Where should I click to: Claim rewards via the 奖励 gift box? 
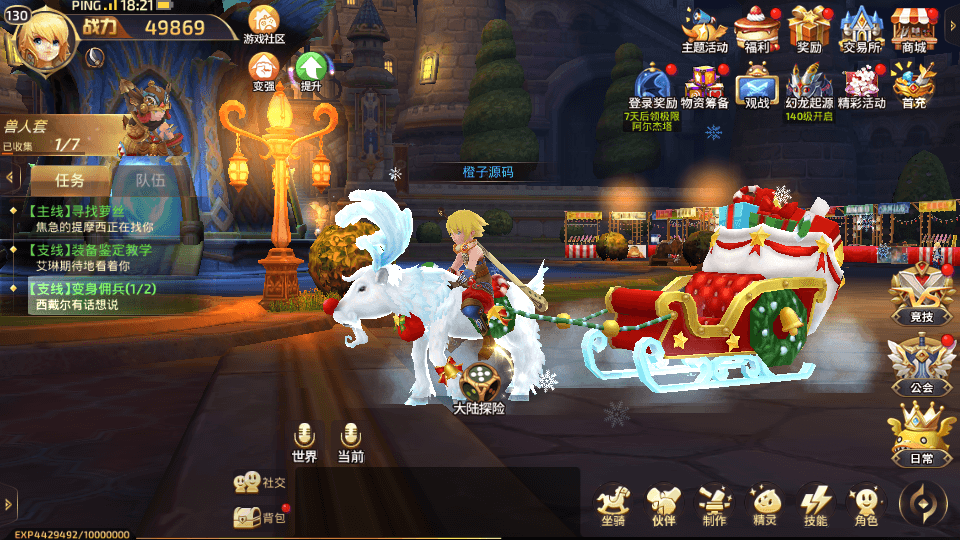pos(809,27)
